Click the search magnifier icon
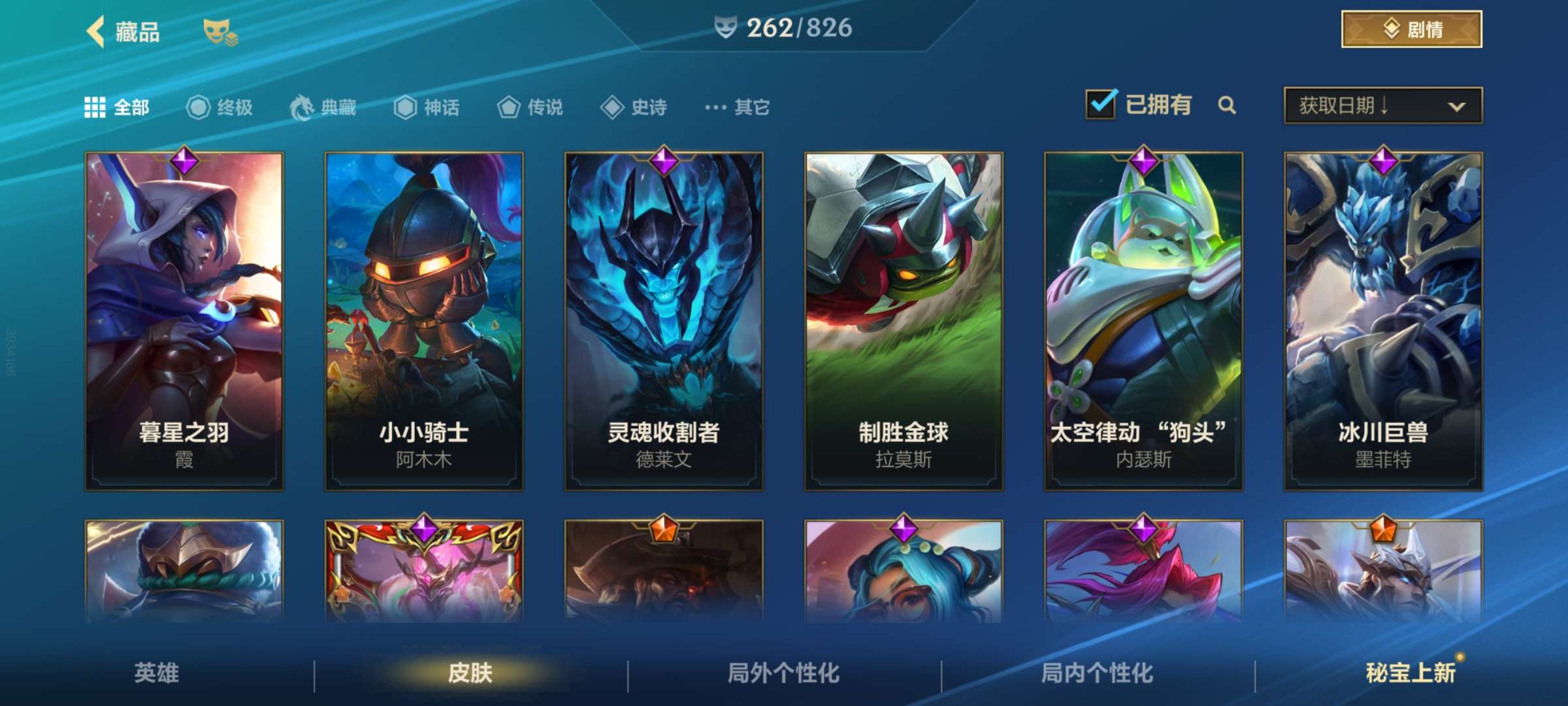The height and width of the screenshot is (706, 1568). [x=1227, y=105]
